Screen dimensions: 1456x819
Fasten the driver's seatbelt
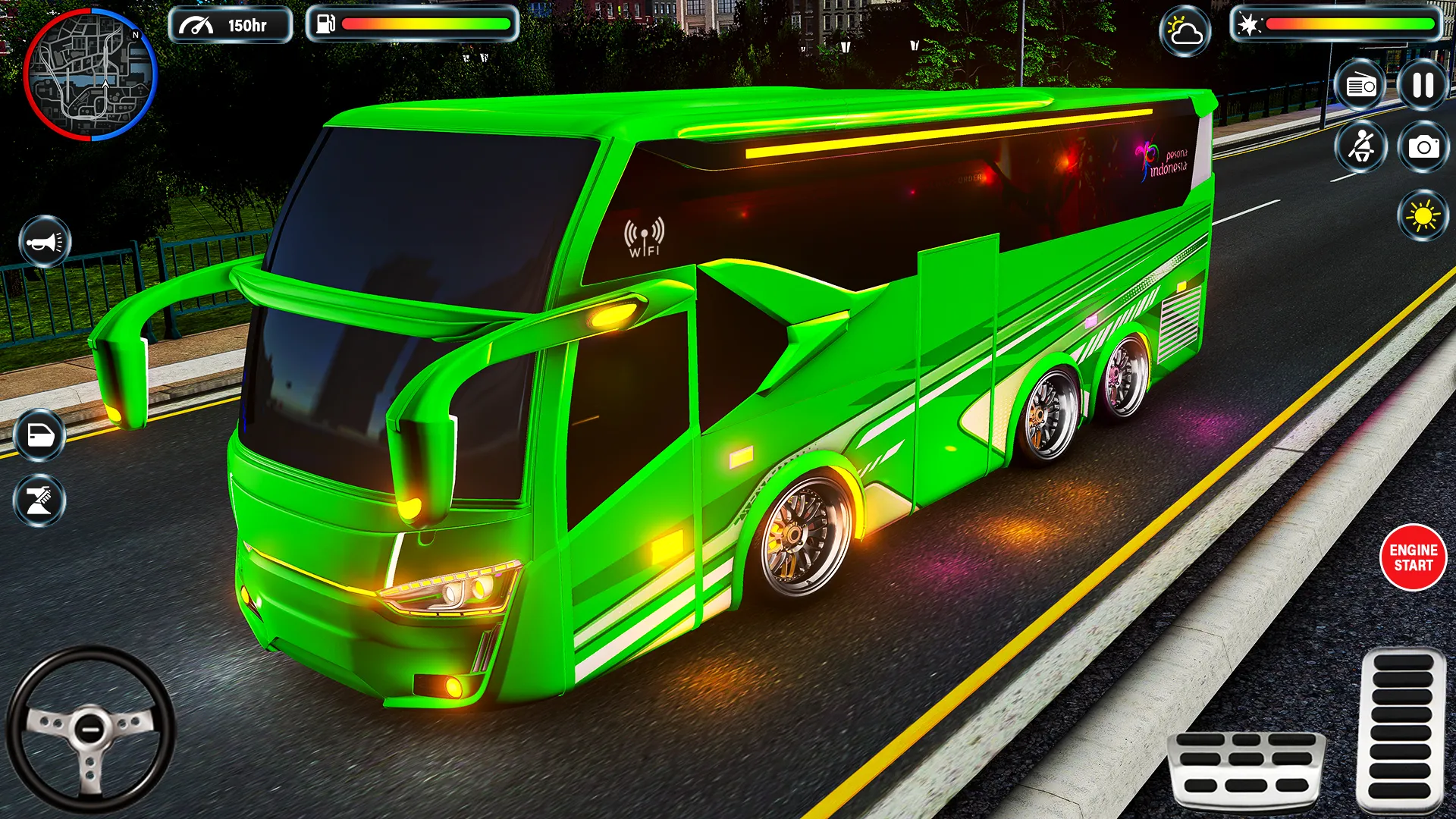point(1361,148)
